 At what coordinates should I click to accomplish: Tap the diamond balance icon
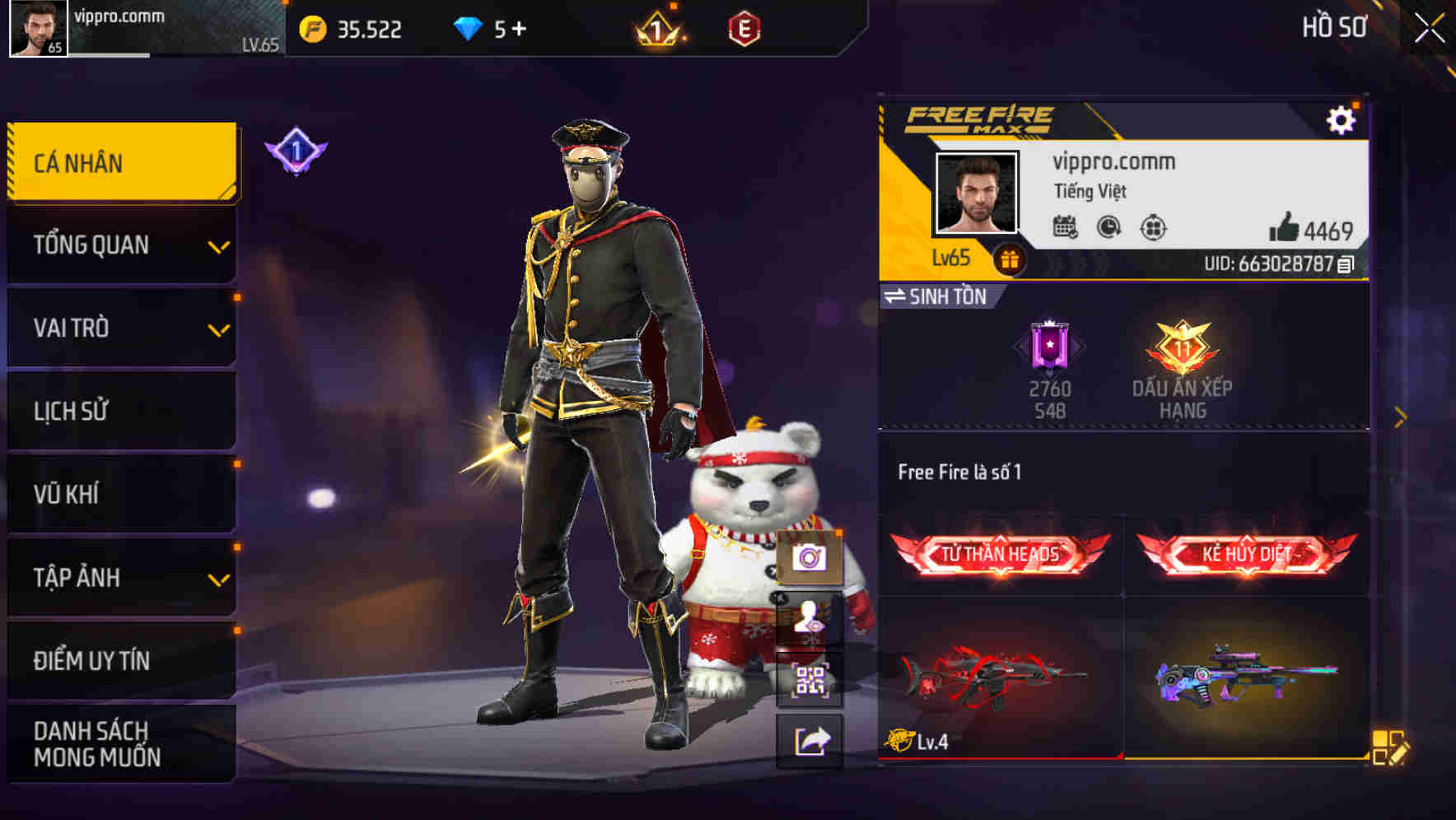click(x=469, y=27)
